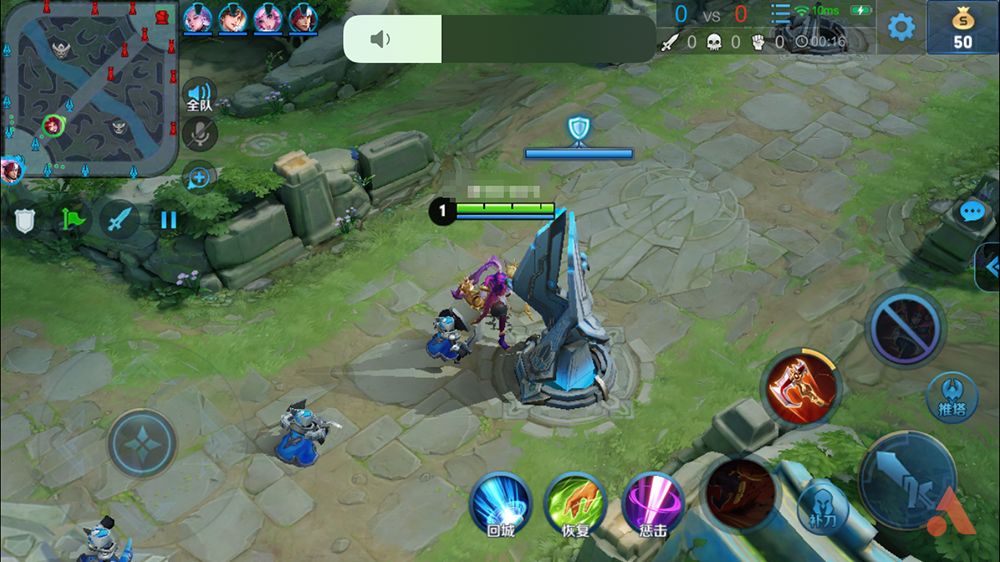Open the scoreboard list icon
This screenshot has width=1000, height=562.
point(780,13)
